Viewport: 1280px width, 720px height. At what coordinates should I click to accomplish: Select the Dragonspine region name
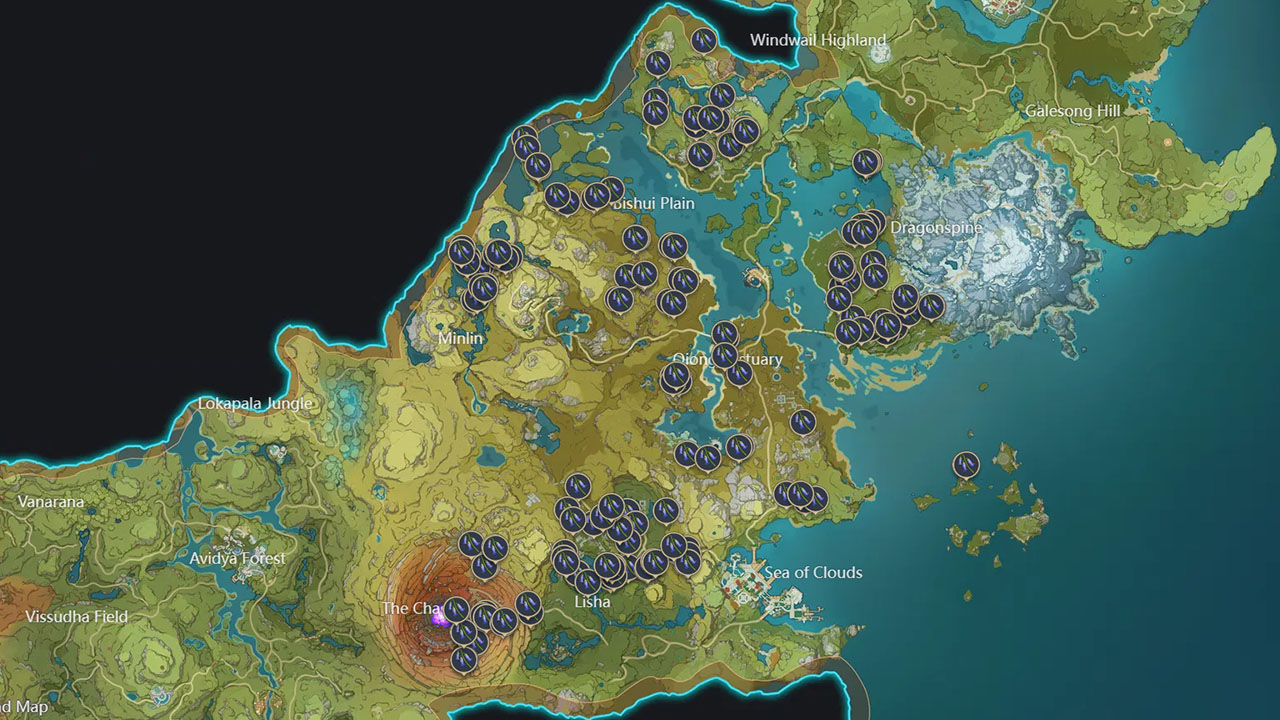[x=938, y=227]
